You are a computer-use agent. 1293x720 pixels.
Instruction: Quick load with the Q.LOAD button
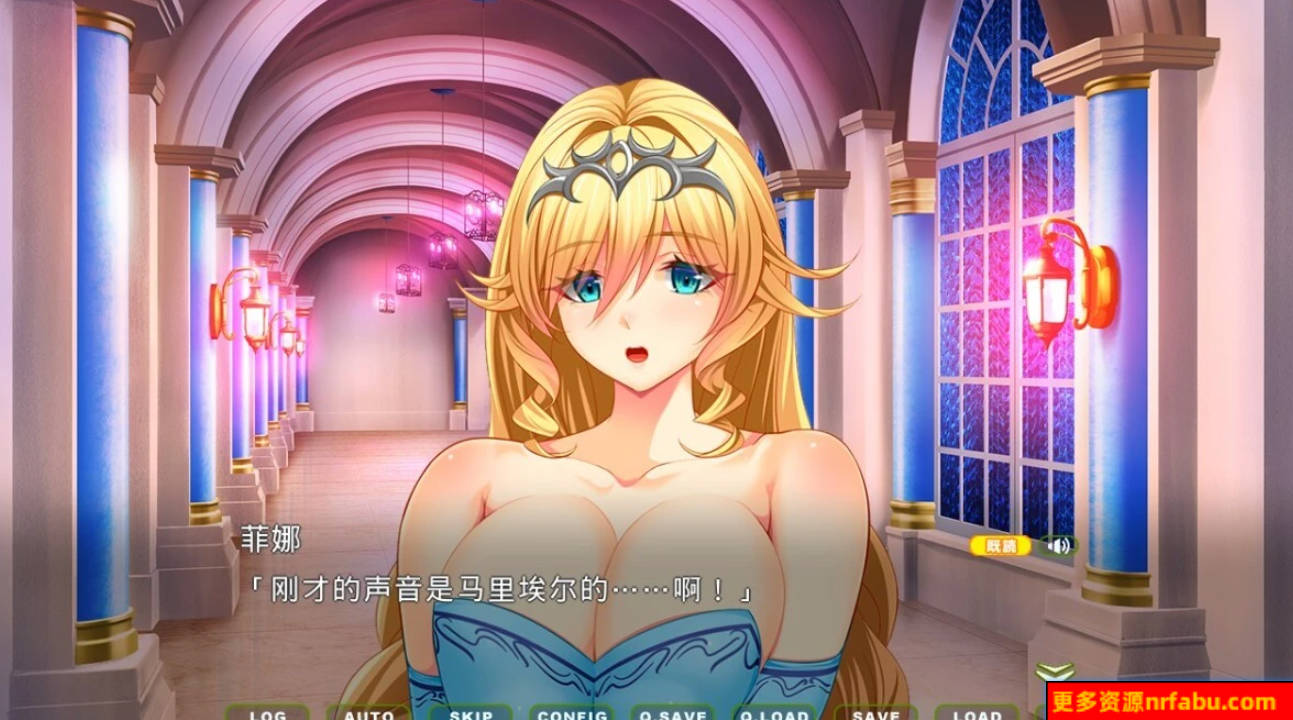point(776,714)
